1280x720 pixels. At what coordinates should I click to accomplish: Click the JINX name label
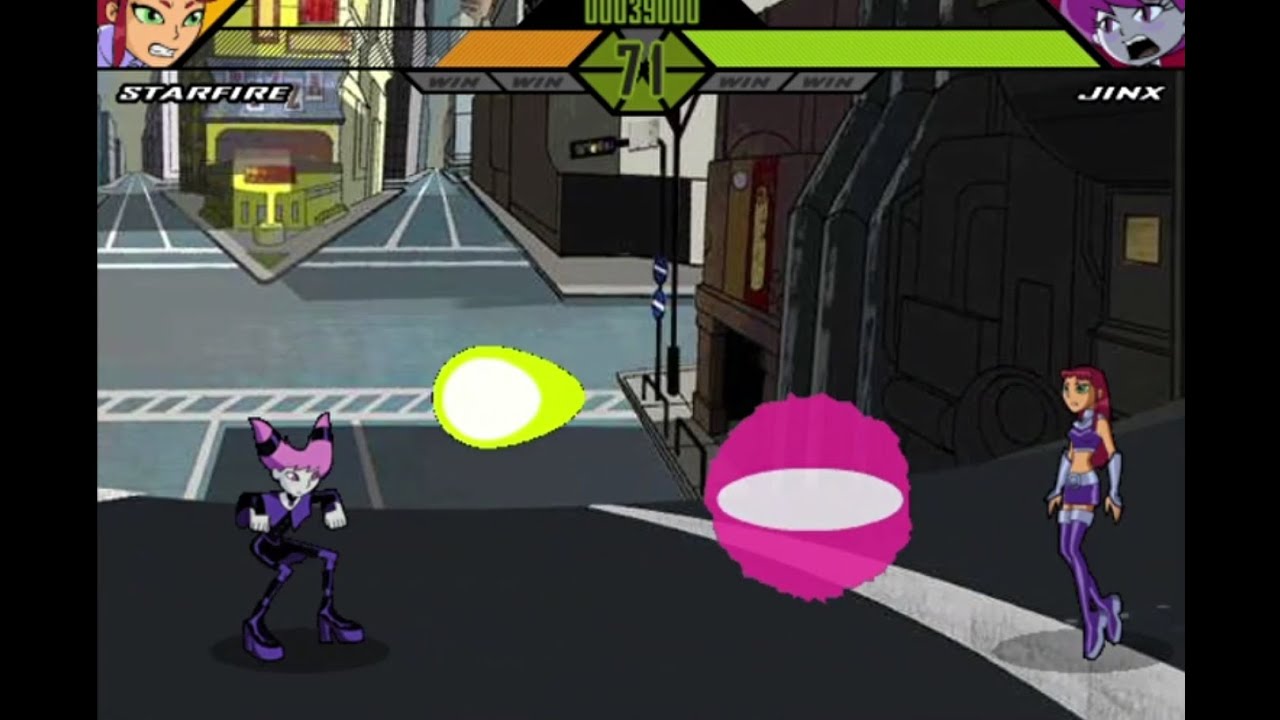point(1123,95)
